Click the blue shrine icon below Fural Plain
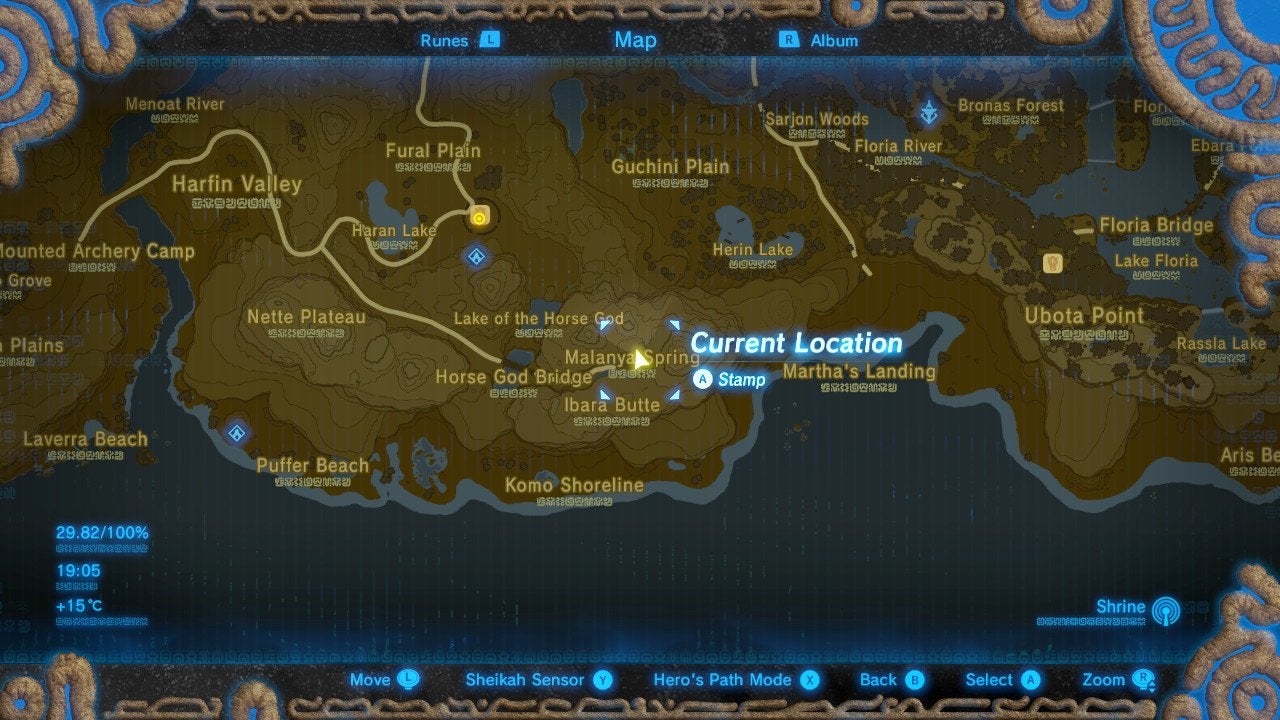 tap(474, 256)
